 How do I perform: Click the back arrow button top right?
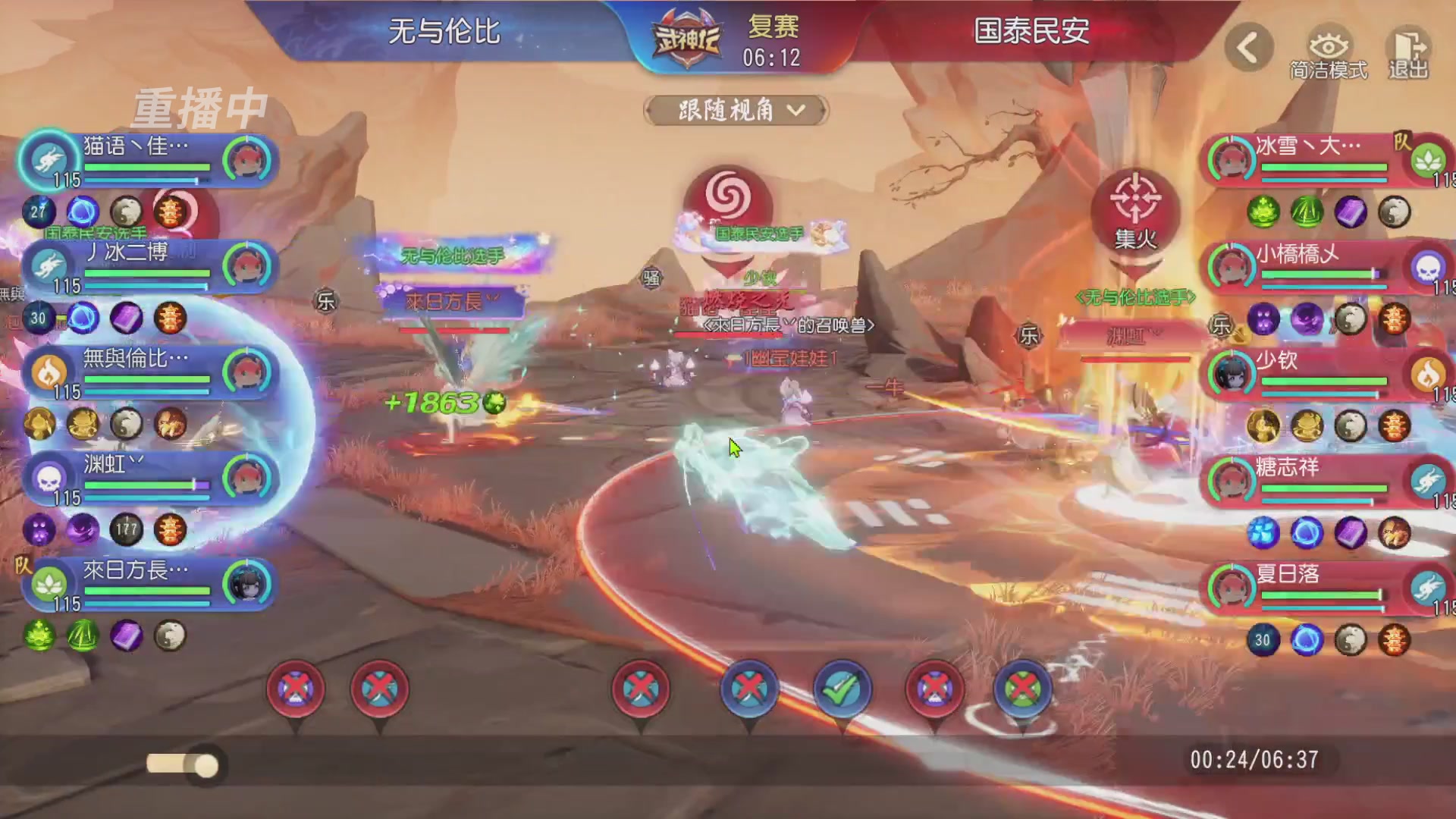(1247, 47)
